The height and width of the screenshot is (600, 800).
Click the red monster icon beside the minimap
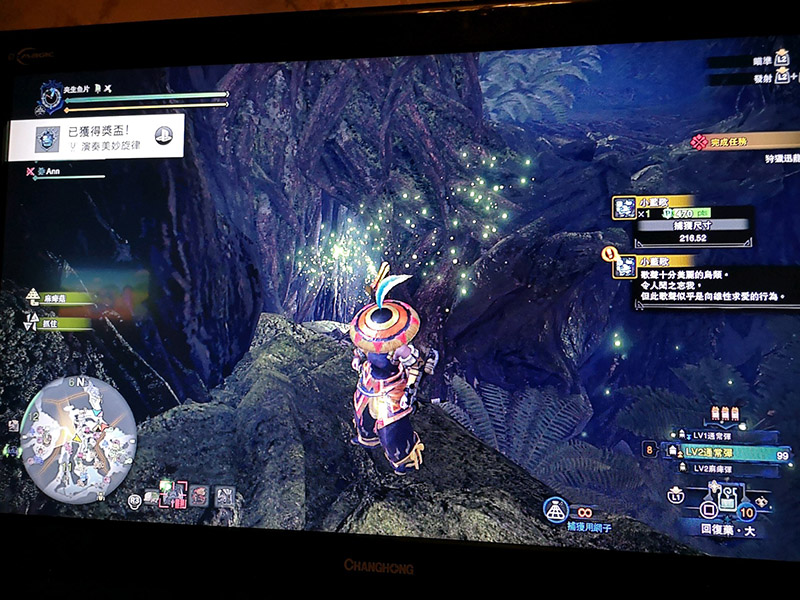[x=200, y=494]
